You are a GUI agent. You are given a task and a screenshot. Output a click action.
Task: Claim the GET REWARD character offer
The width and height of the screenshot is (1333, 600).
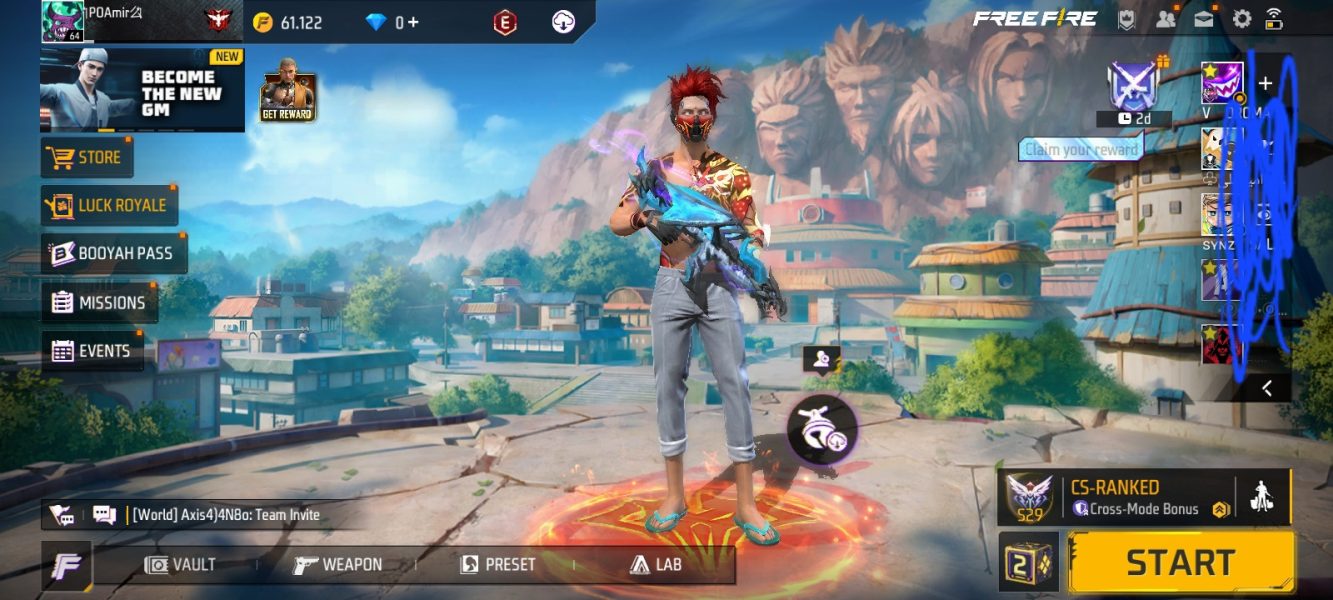288,97
